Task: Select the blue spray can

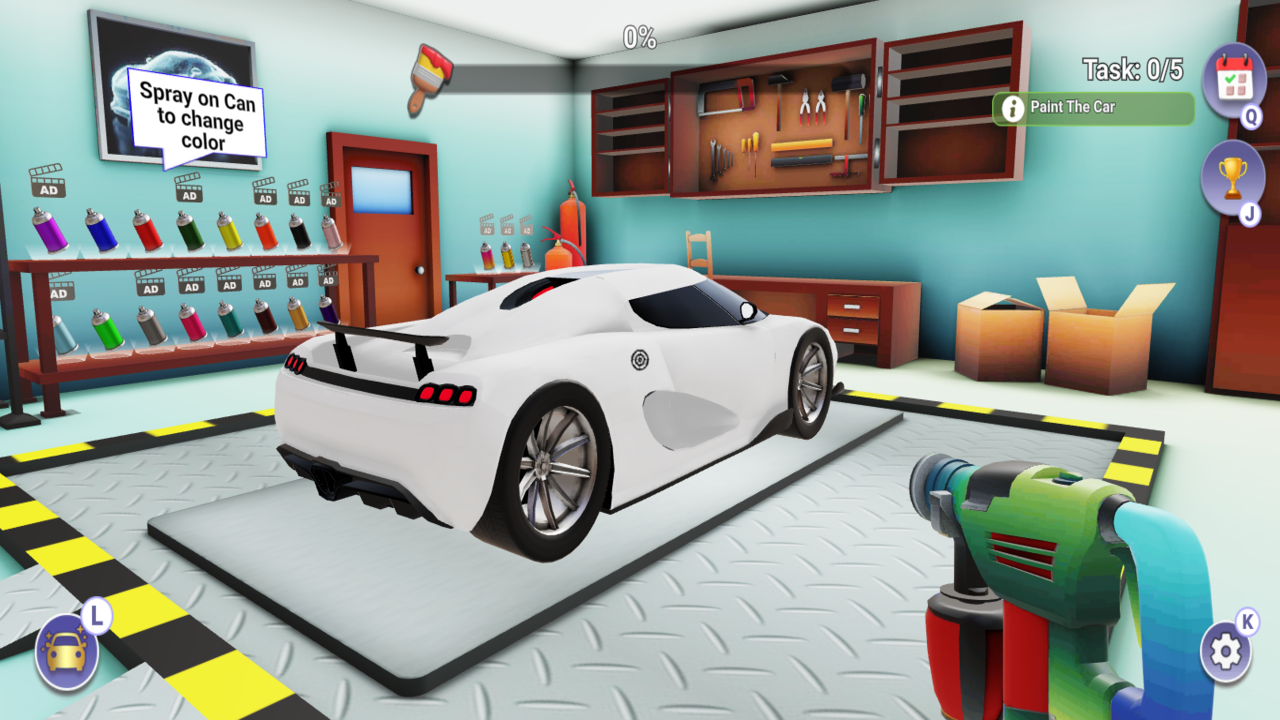Action: [101, 233]
